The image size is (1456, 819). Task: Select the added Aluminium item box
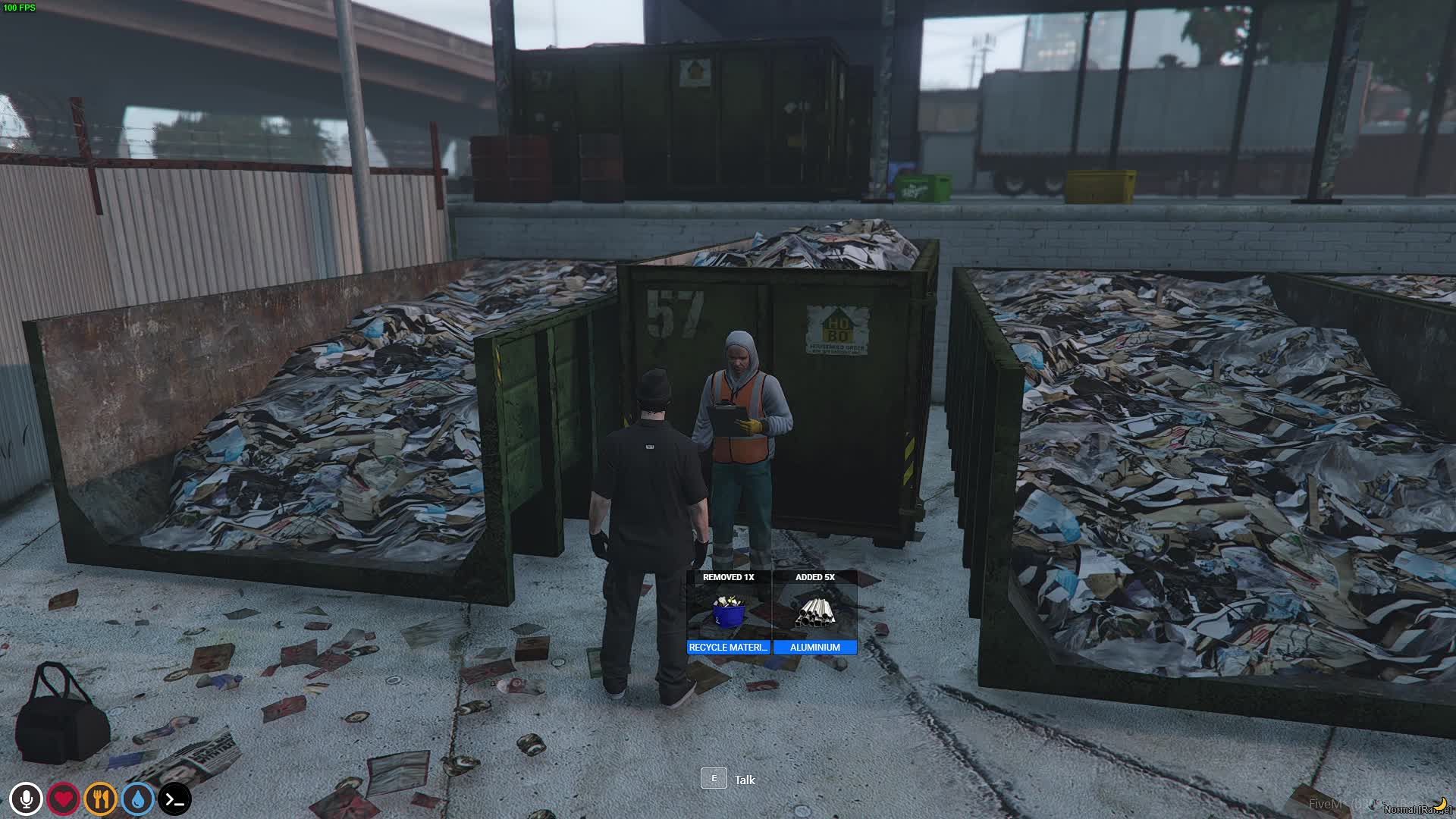point(815,612)
